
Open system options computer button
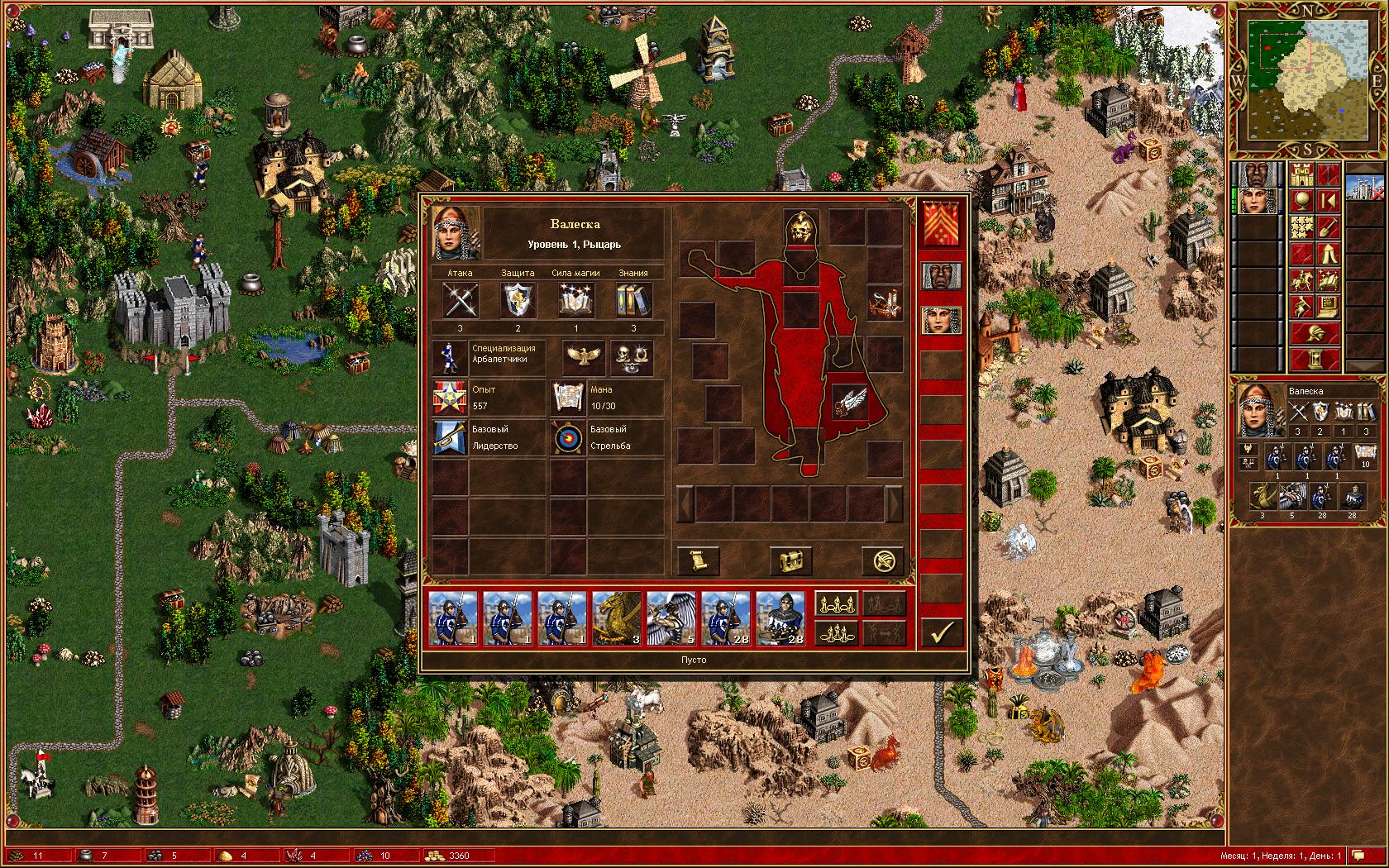point(1327,307)
